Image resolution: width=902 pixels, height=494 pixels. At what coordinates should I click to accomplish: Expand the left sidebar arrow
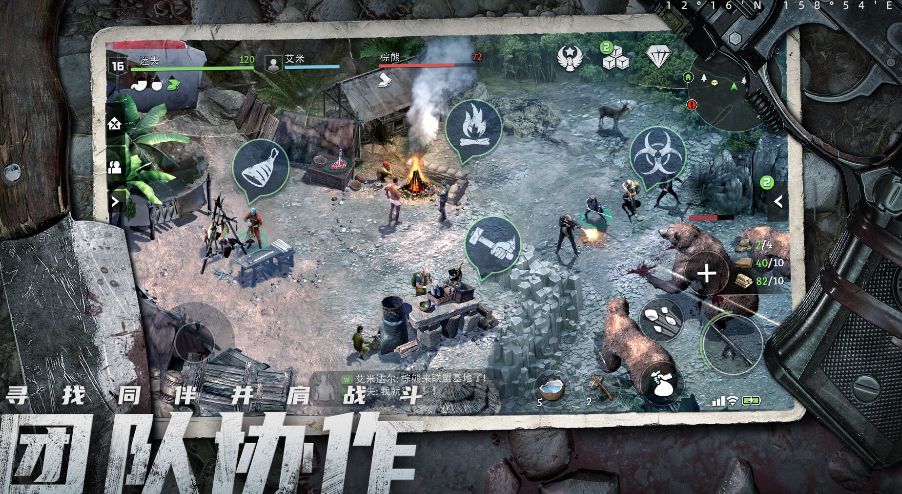click(115, 200)
